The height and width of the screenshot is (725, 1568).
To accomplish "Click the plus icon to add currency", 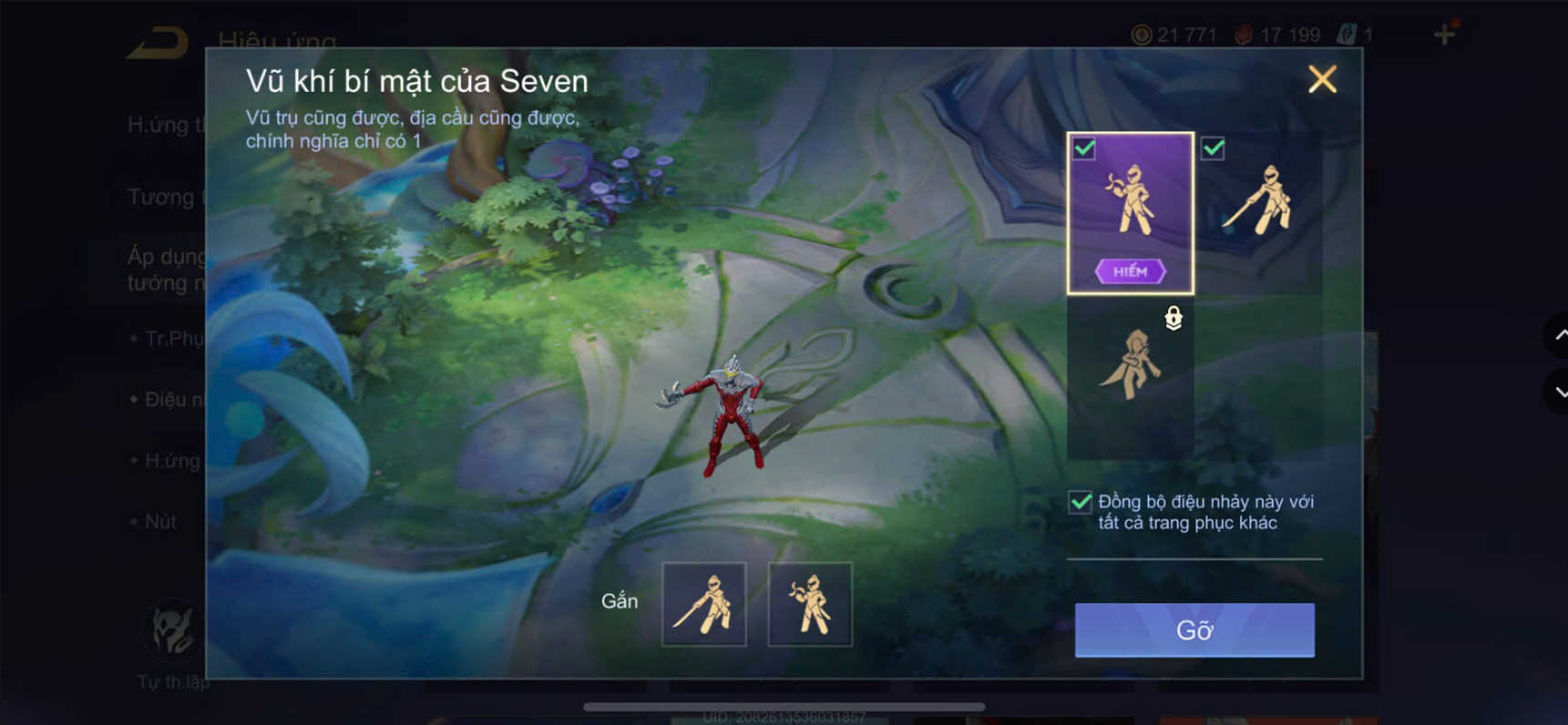I will (1445, 34).
